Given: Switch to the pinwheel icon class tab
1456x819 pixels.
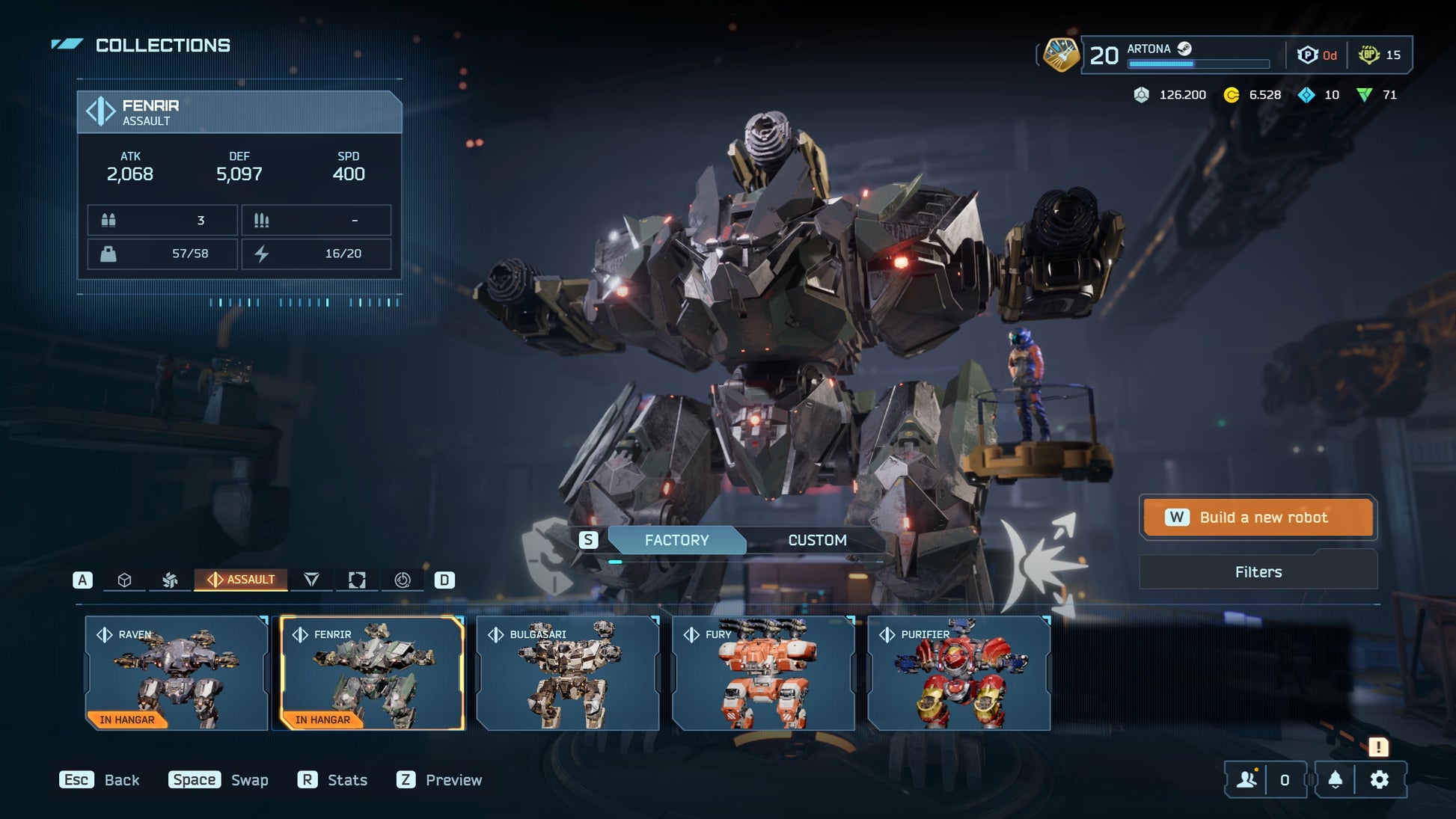Looking at the screenshot, I should pyautogui.click(x=171, y=580).
